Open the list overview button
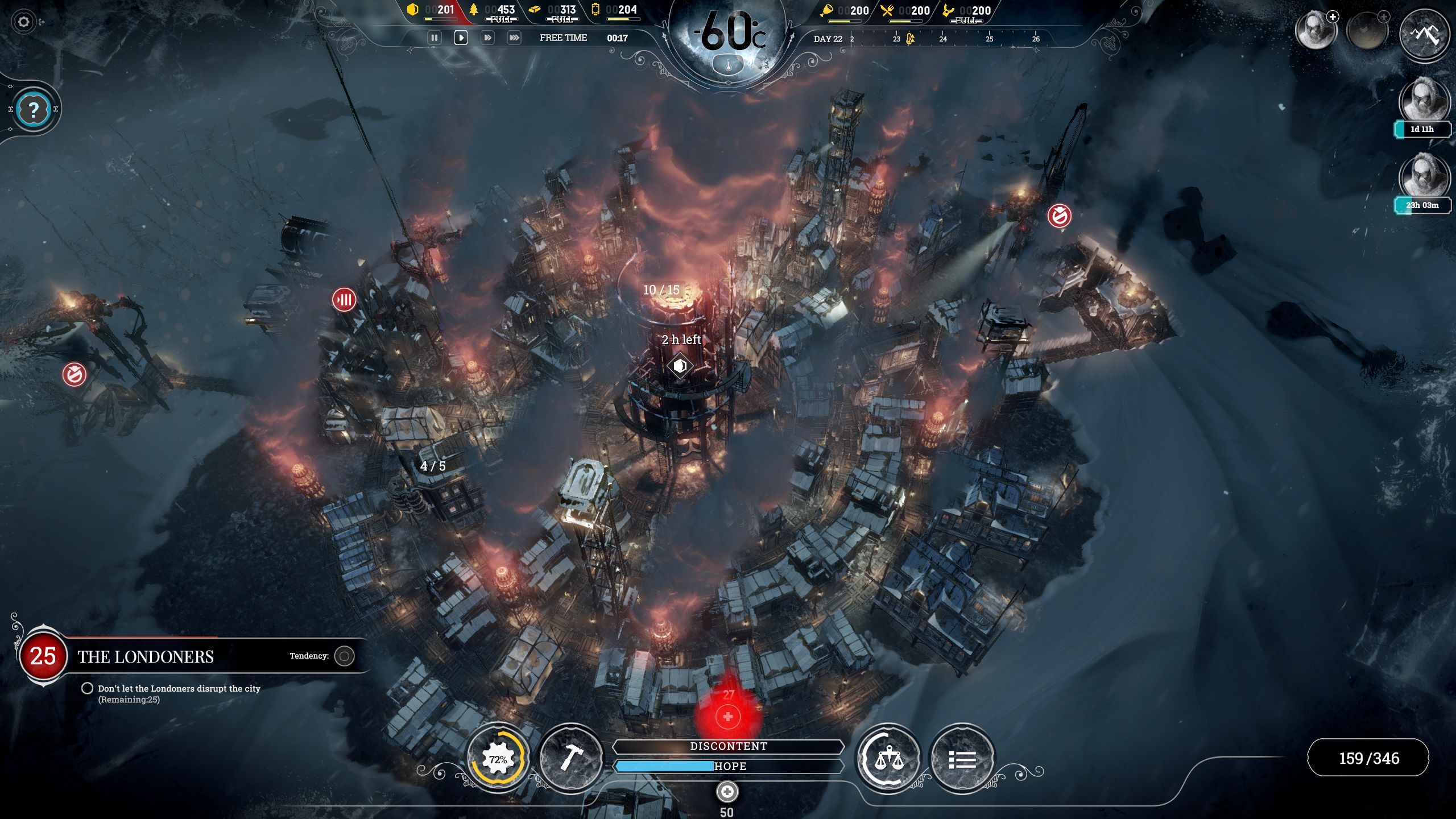The height and width of the screenshot is (819, 1456). coord(962,759)
